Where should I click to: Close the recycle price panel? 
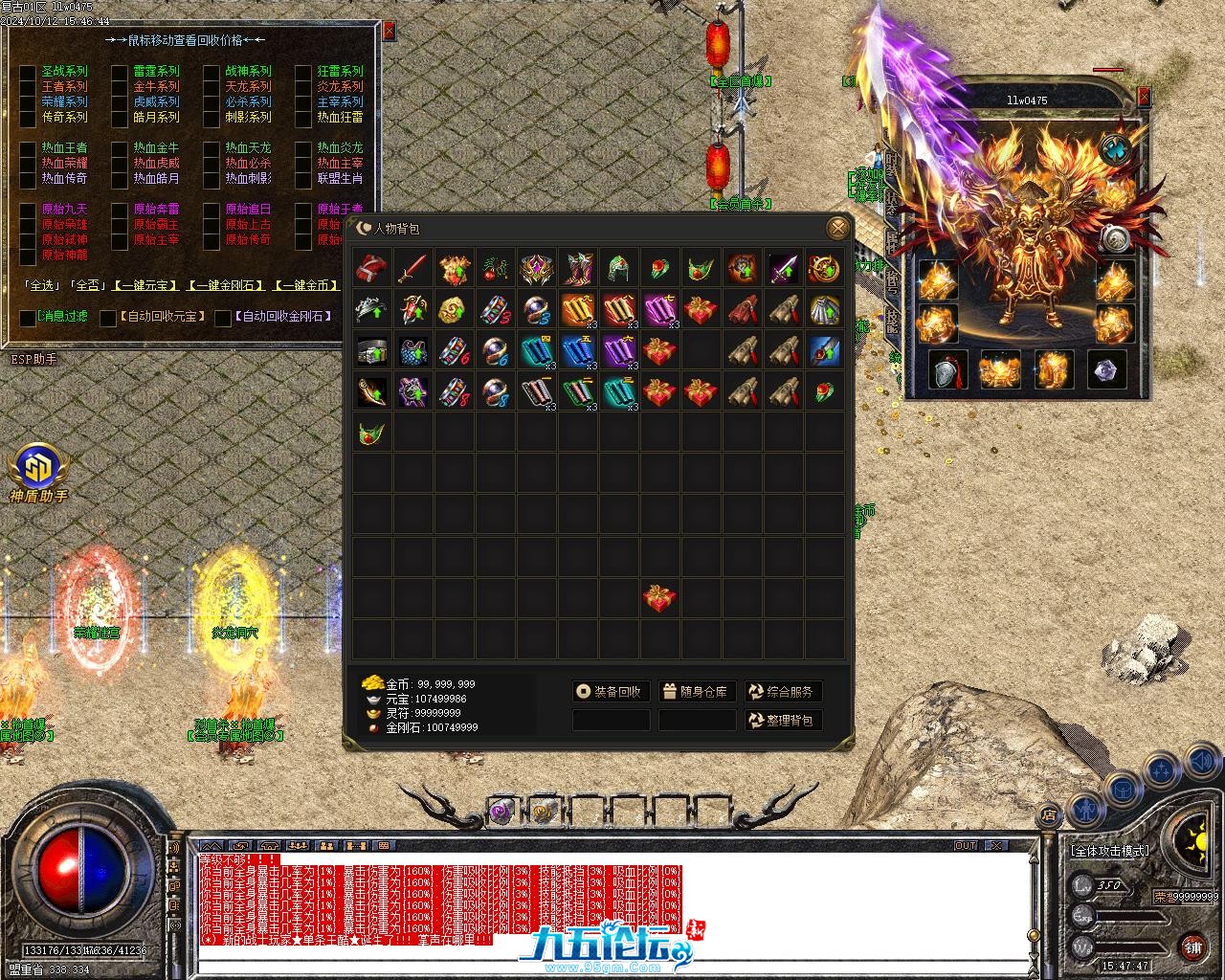pyautogui.click(x=389, y=31)
